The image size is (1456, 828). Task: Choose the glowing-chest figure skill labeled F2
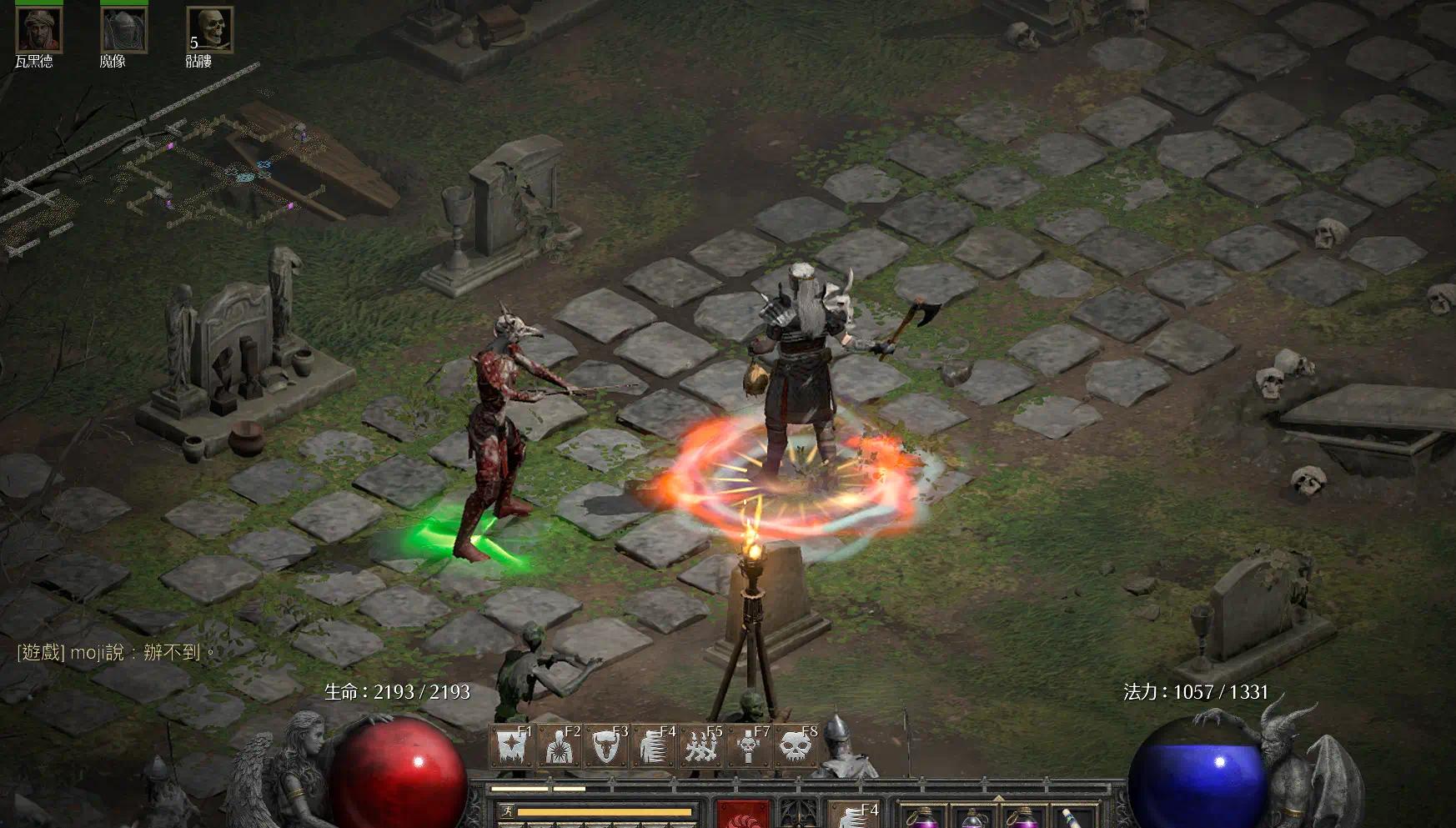coord(560,746)
